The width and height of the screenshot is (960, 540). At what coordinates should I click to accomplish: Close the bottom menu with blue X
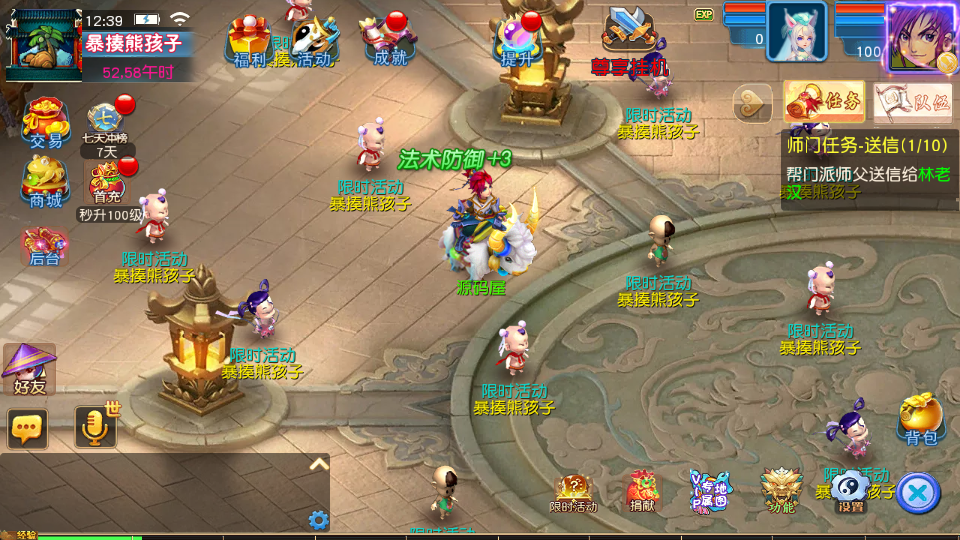(x=917, y=492)
